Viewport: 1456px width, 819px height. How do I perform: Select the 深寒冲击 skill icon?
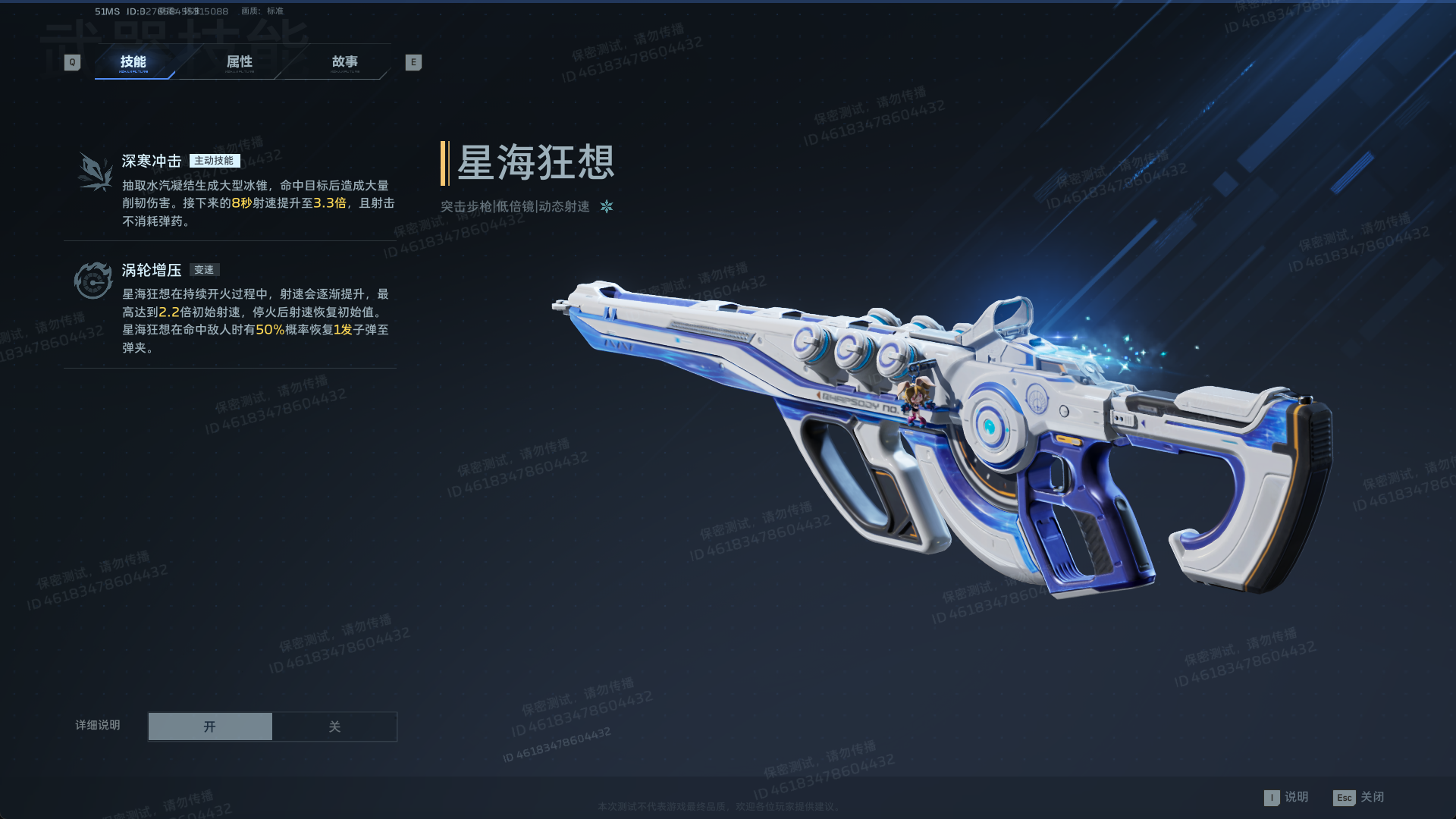tap(95, 171)
